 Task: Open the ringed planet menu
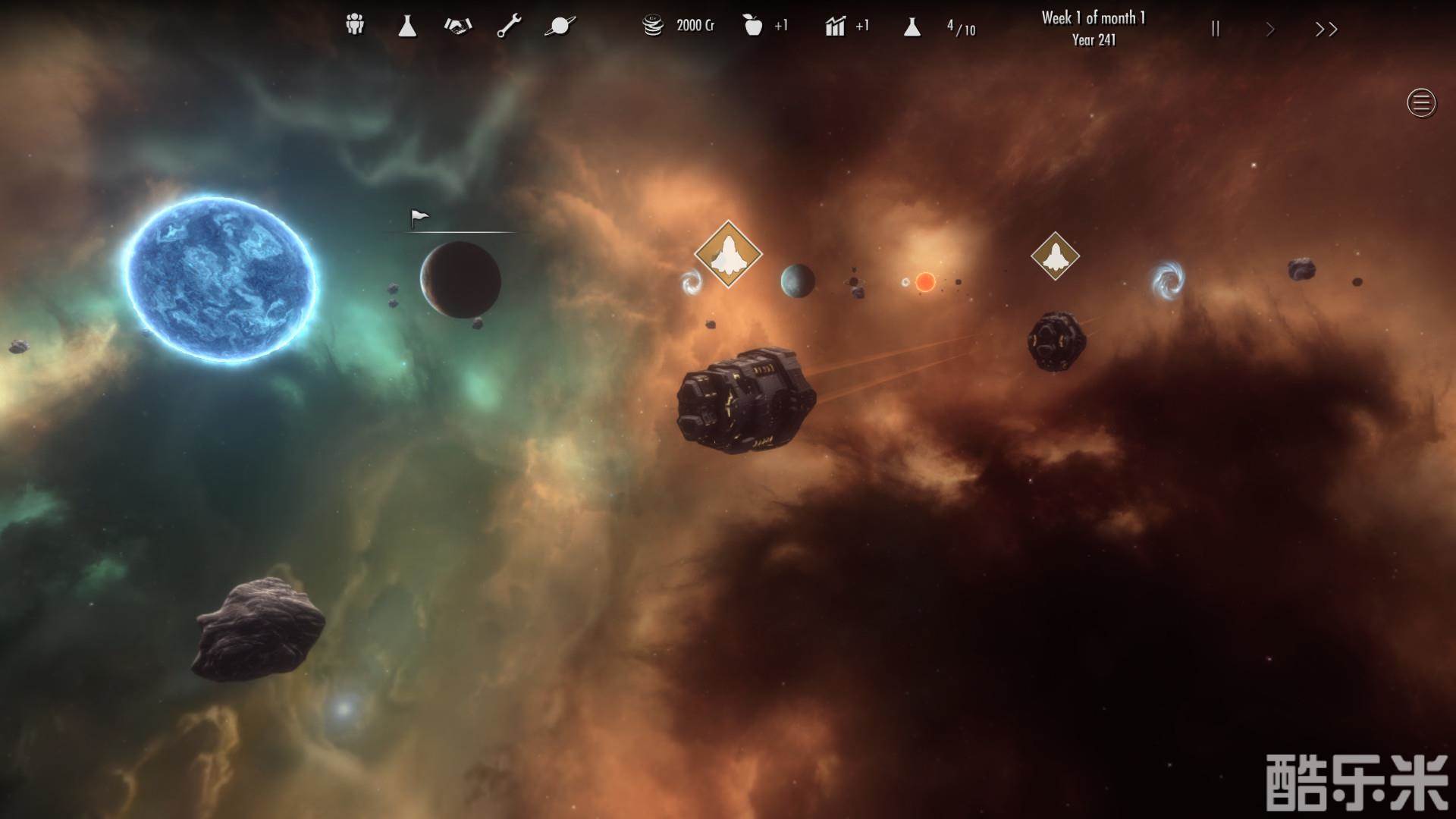click(x=560, y=27)
